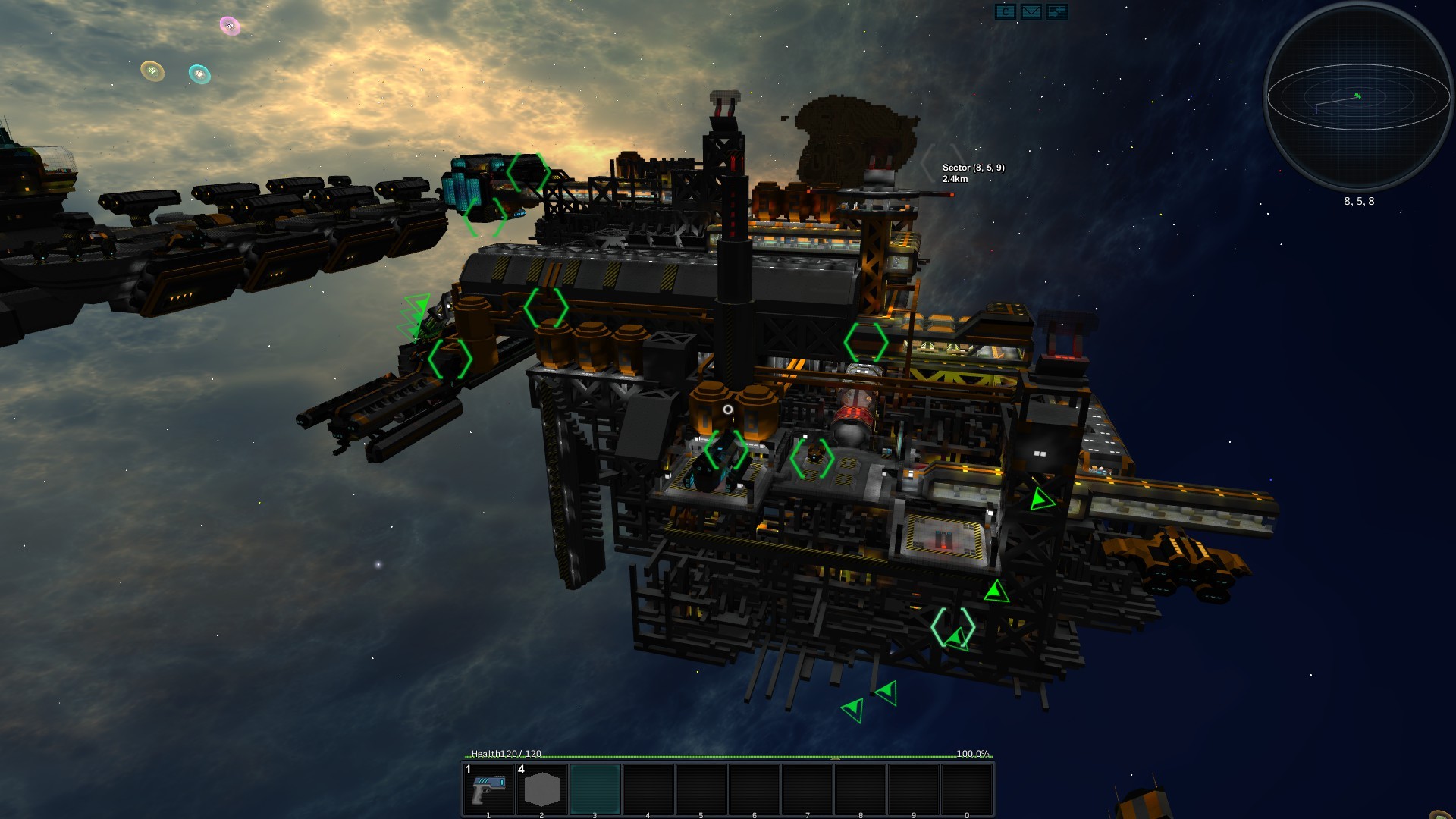Open the trade arrows icon

[1056, 12]
